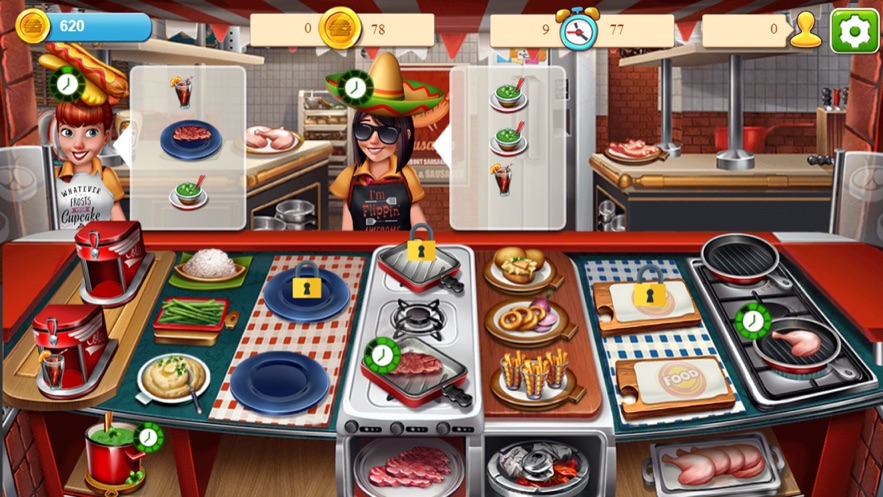The height and width of the screenshot is (497, 883).
Task: Unlock the padlocked blue plate
Action: 306,291
